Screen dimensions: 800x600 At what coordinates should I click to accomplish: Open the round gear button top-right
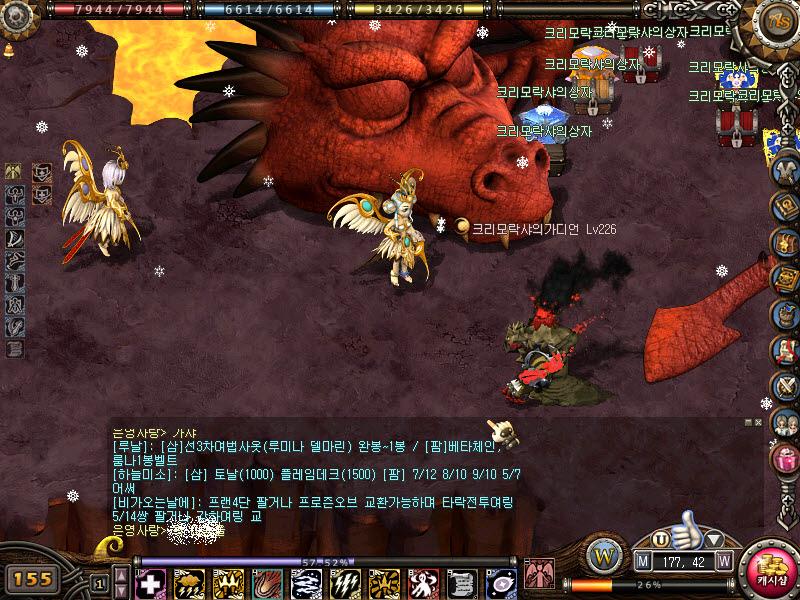click(776, 21)
